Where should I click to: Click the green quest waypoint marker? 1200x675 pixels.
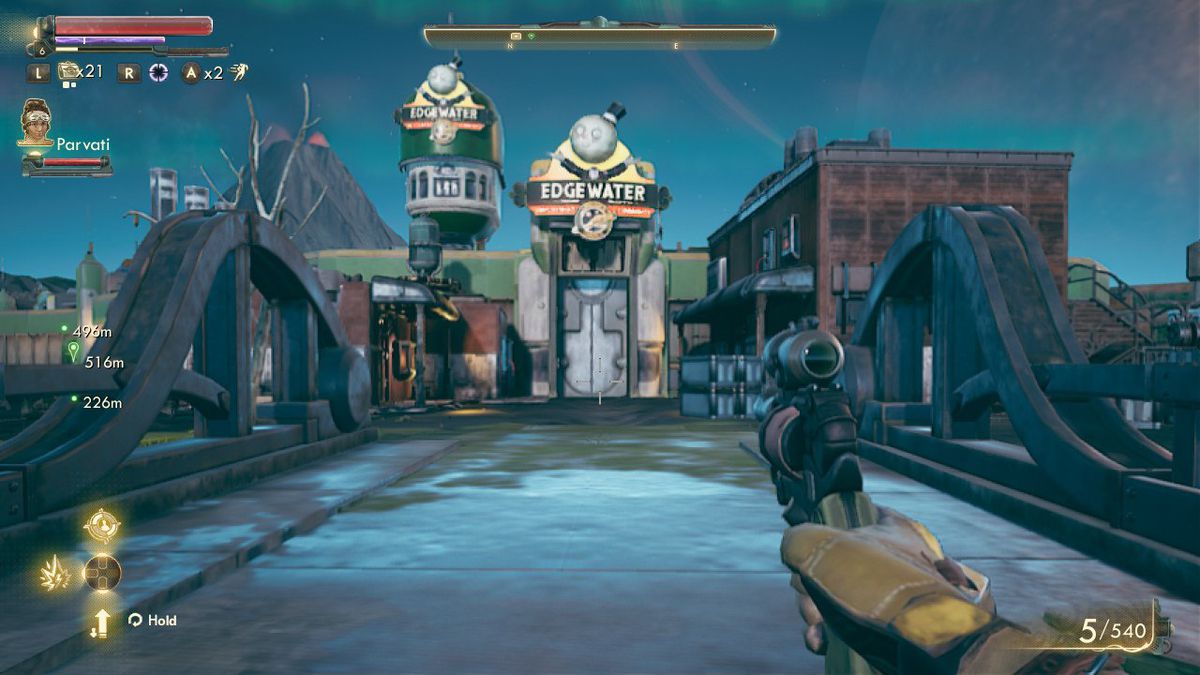point(72,350)
